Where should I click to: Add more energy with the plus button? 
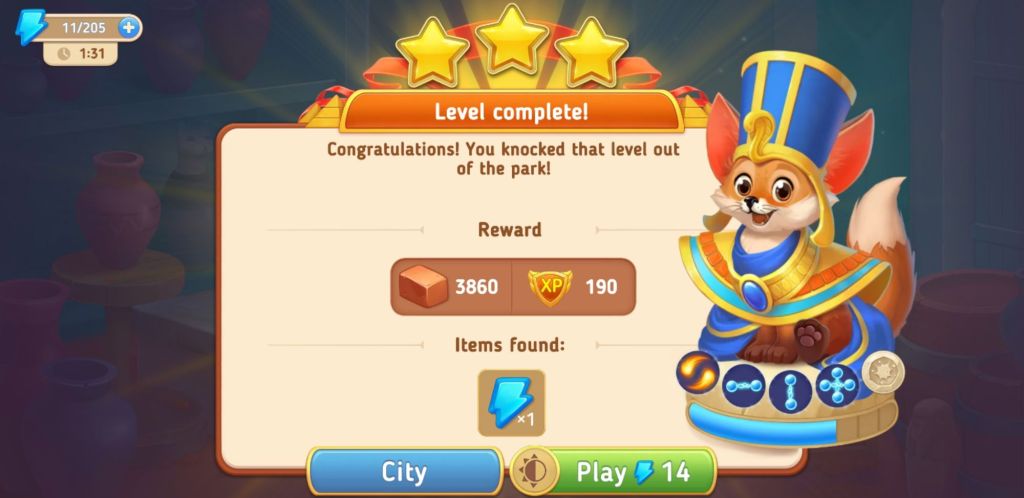(128, 27)
